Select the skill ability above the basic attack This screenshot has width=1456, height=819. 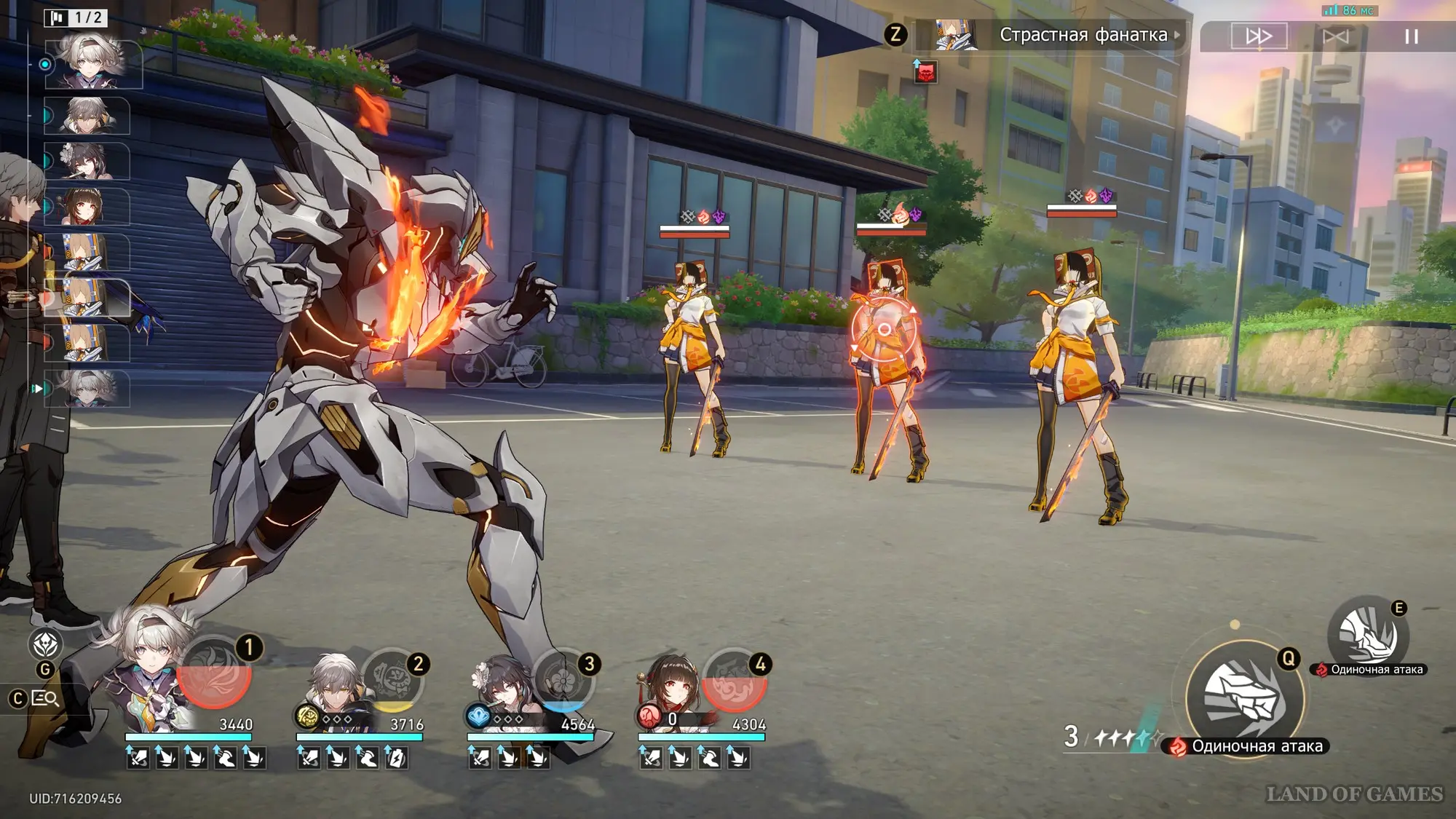[1368, 635]
